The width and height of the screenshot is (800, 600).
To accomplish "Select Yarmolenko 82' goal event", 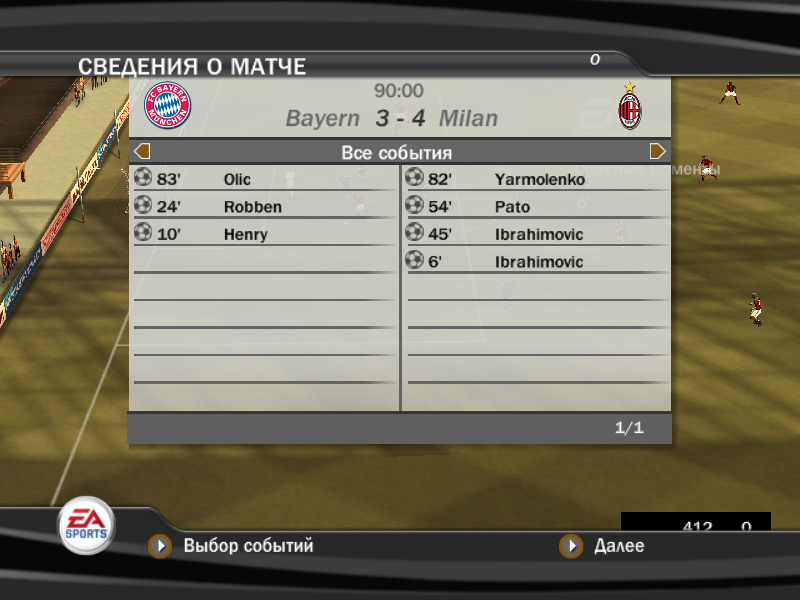I will tap(539, 180).
